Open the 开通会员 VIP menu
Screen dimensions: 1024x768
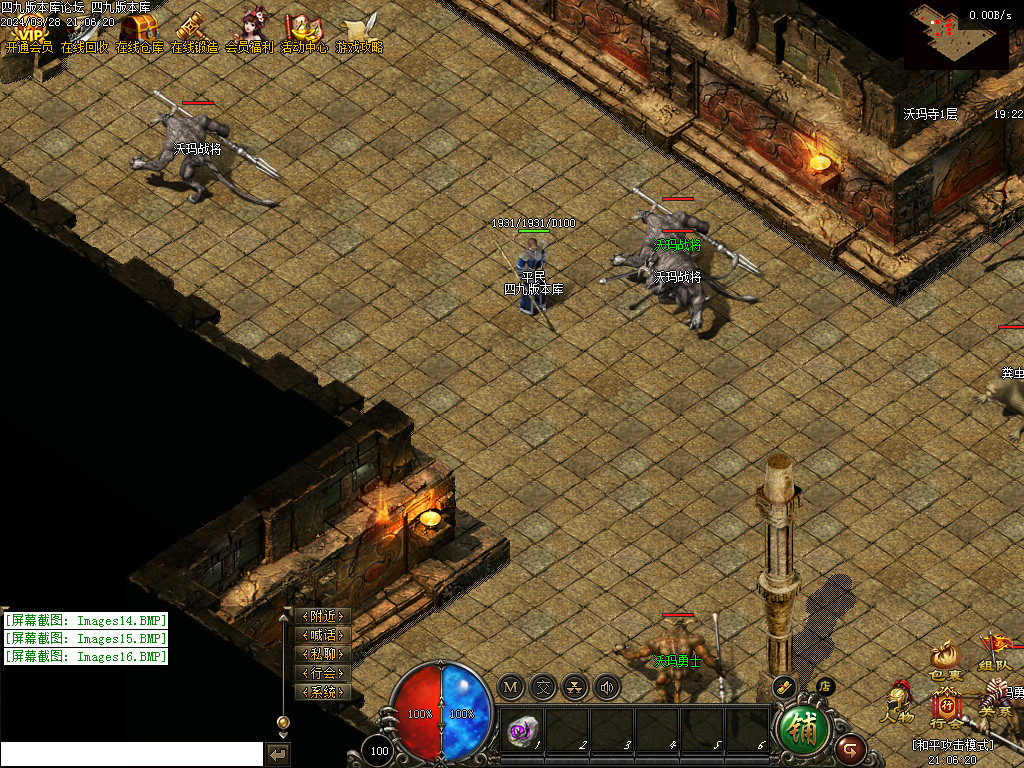coord(28,33)
